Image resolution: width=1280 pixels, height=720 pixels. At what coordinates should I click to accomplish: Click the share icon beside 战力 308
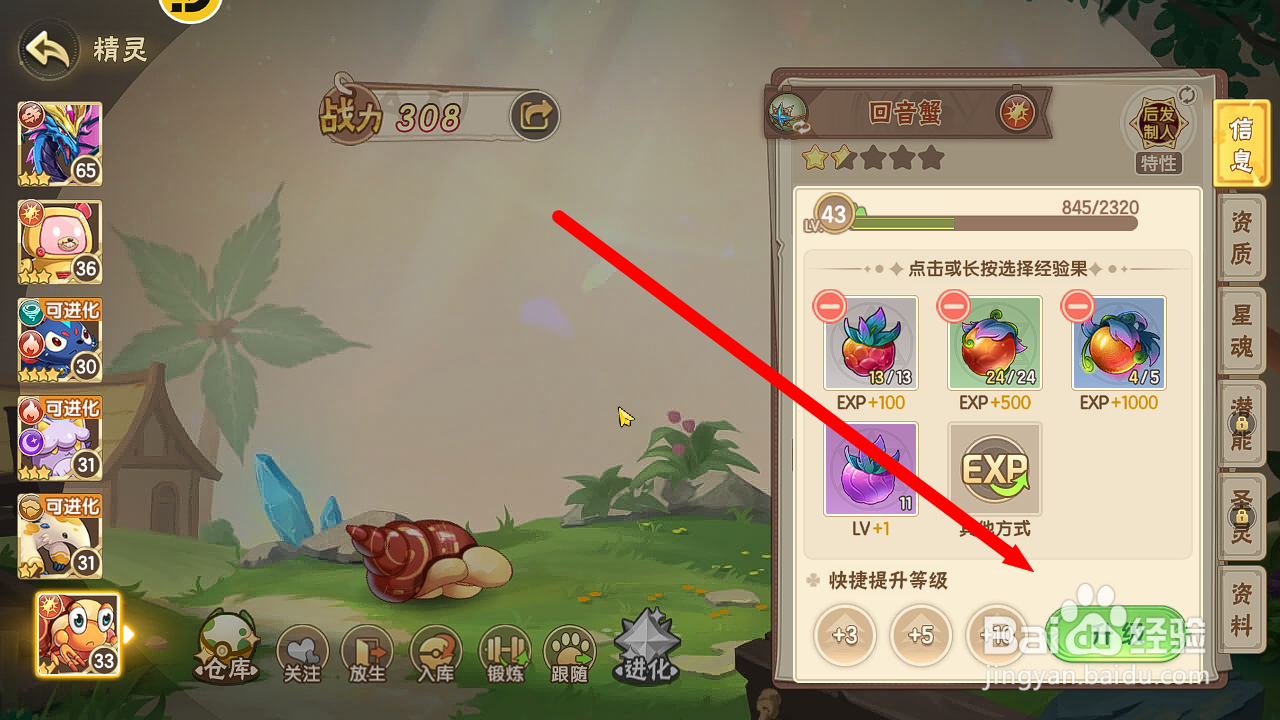533,115
